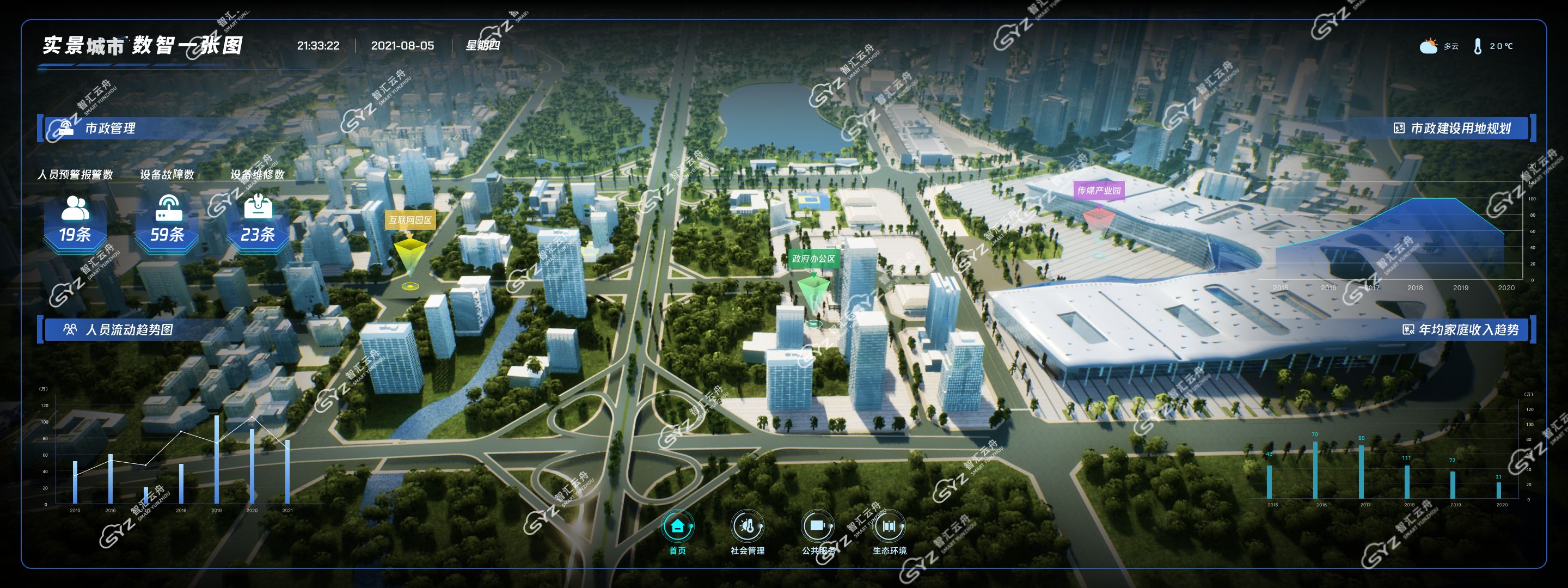Open the 设备故障数 59条 stat

coord(167,221)
